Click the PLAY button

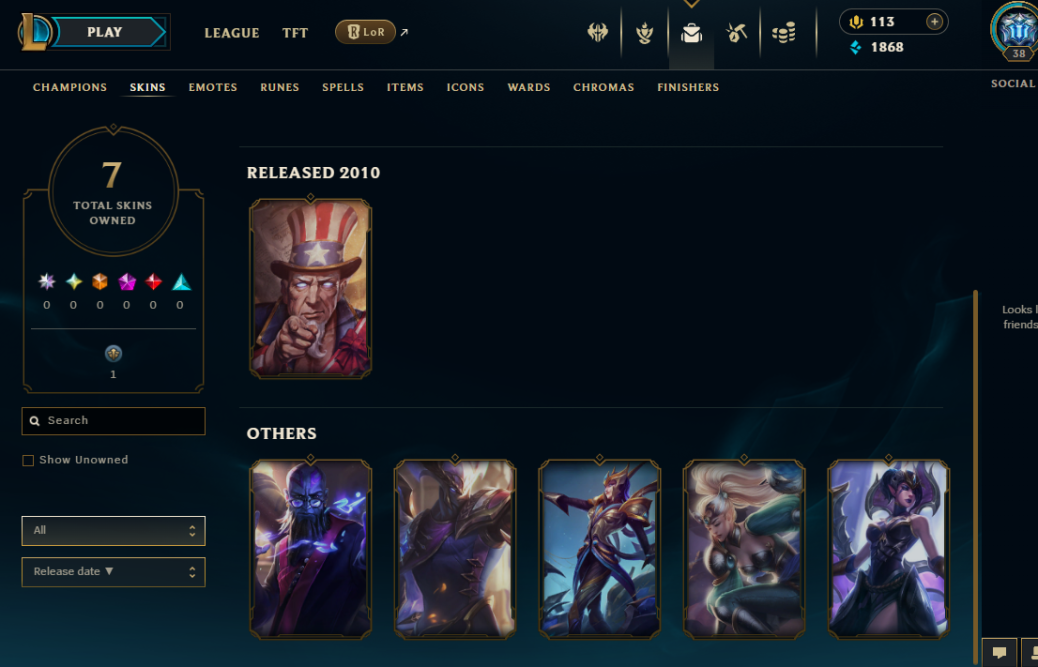(105, 32)
